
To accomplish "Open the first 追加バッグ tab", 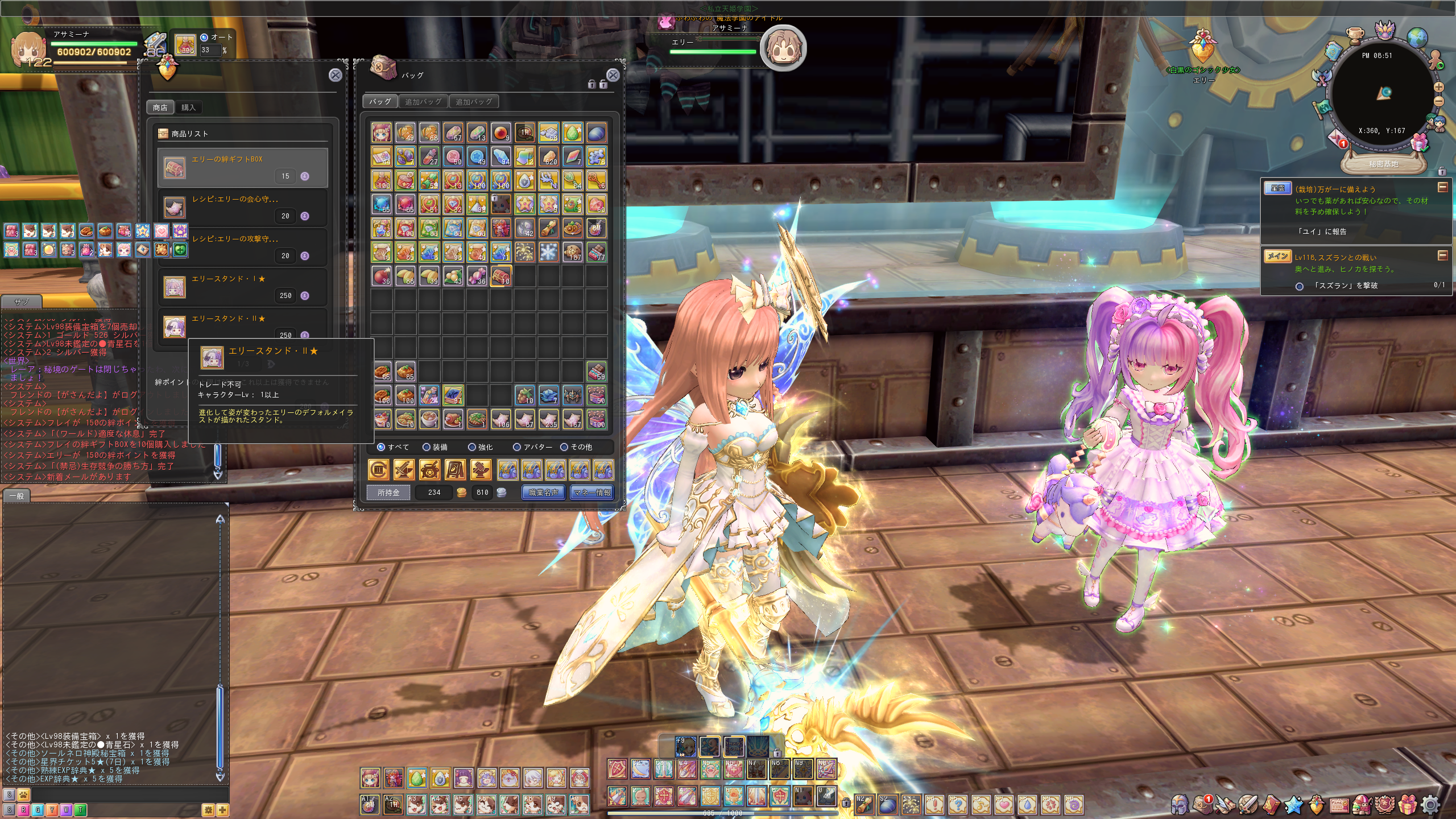I will tap(423, 102).
